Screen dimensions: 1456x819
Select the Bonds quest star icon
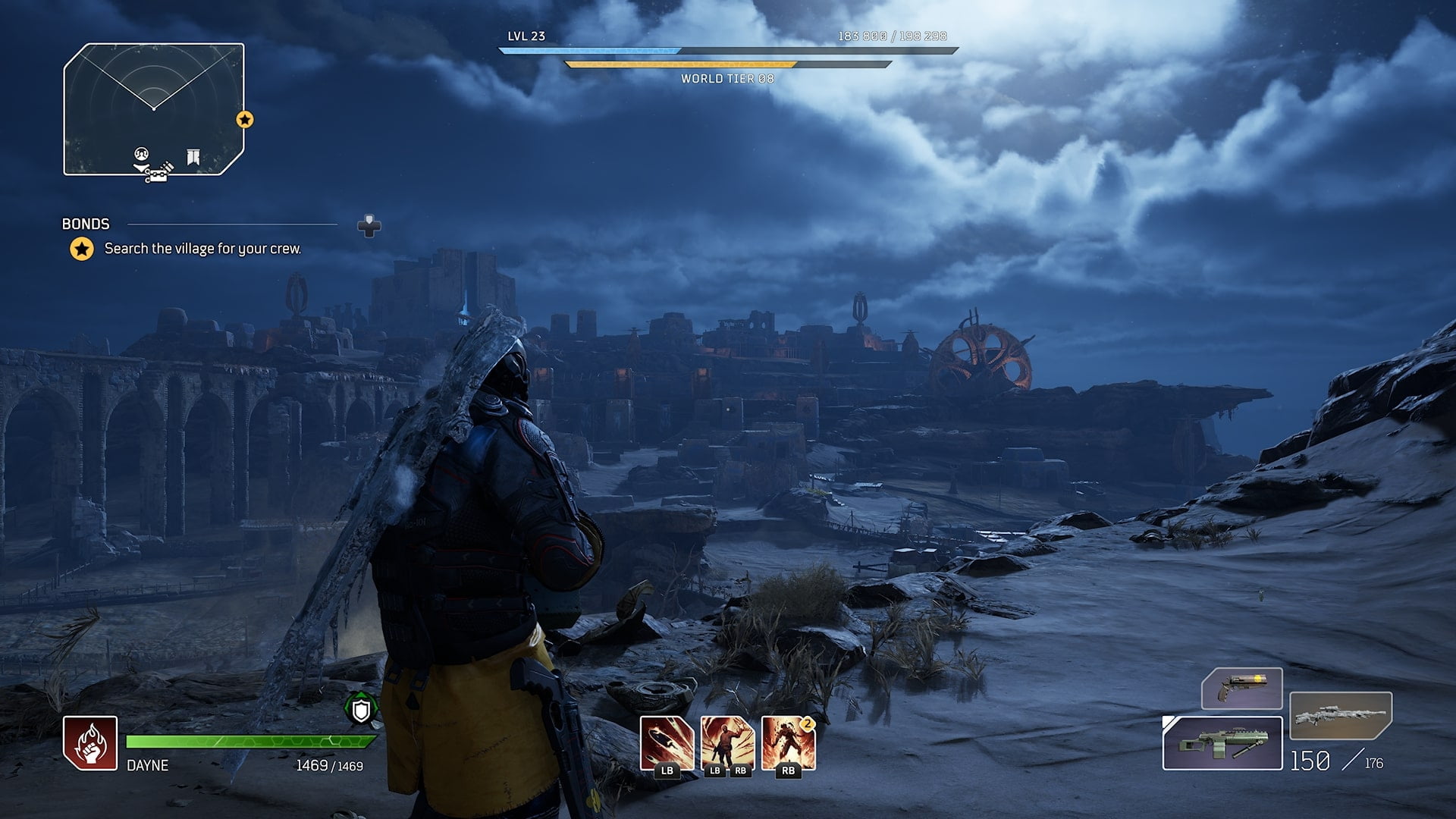(82, 249)
